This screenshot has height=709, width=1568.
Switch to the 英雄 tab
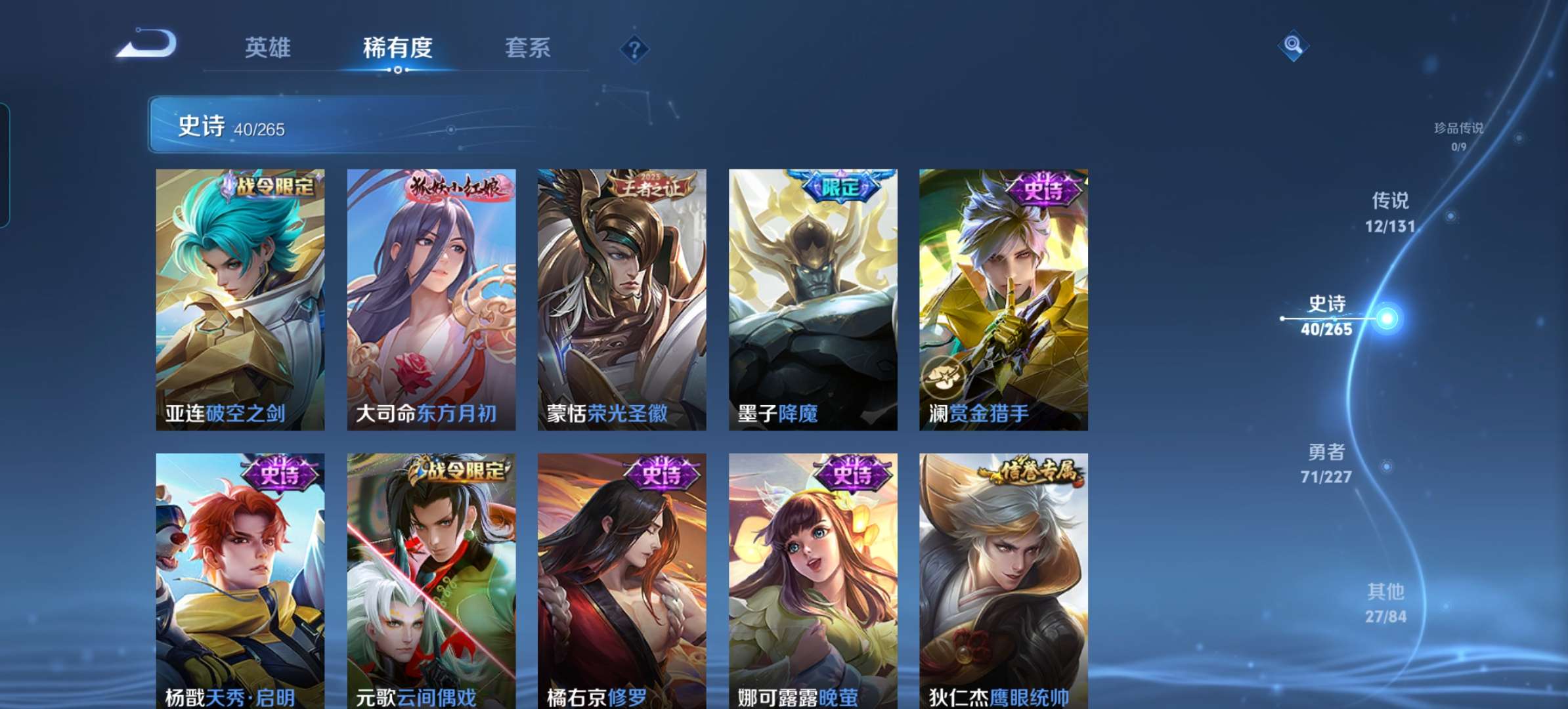(x=269, y=47)
